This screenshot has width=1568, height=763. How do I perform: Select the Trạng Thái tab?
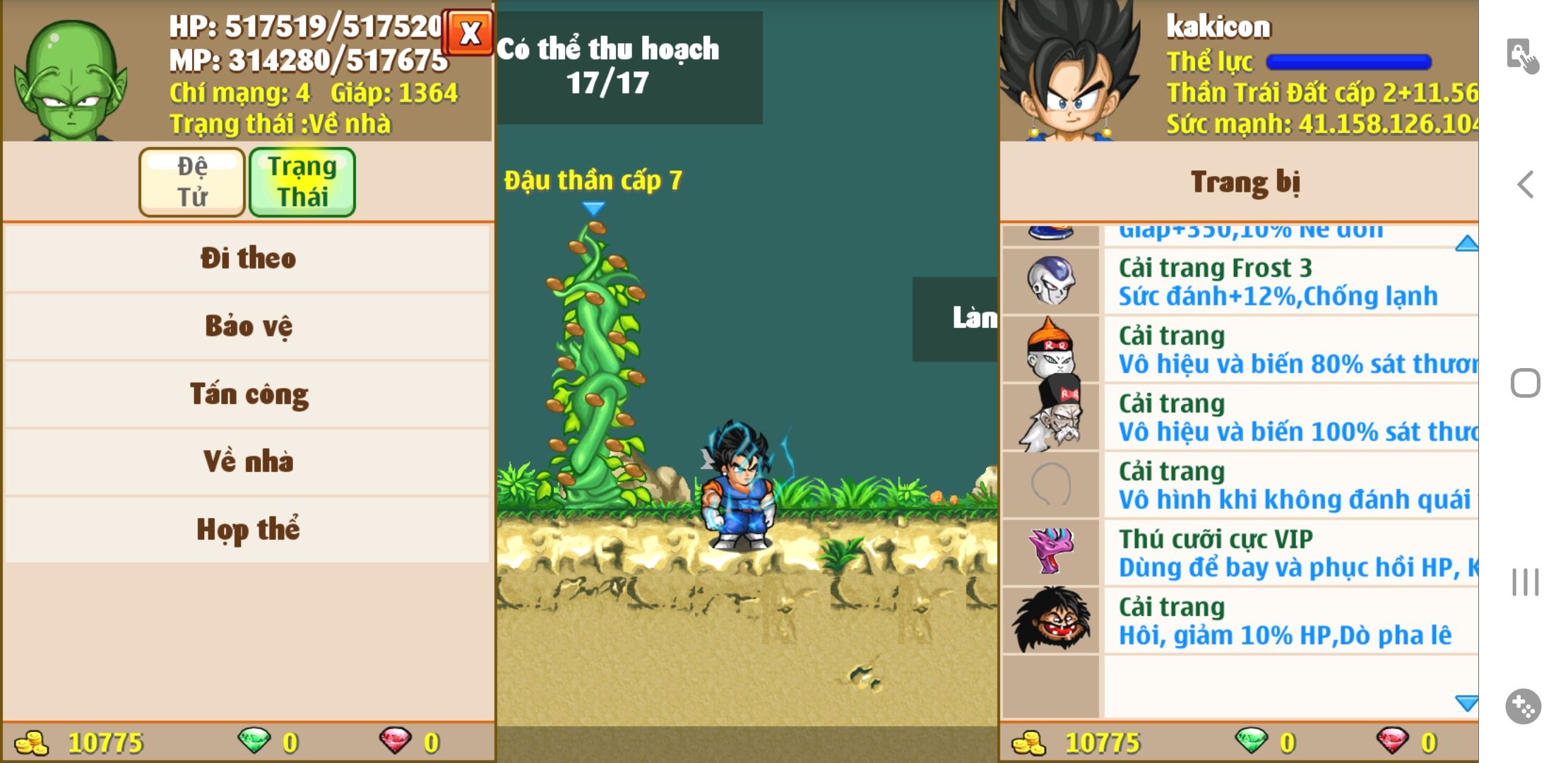[x=302, y=182]
